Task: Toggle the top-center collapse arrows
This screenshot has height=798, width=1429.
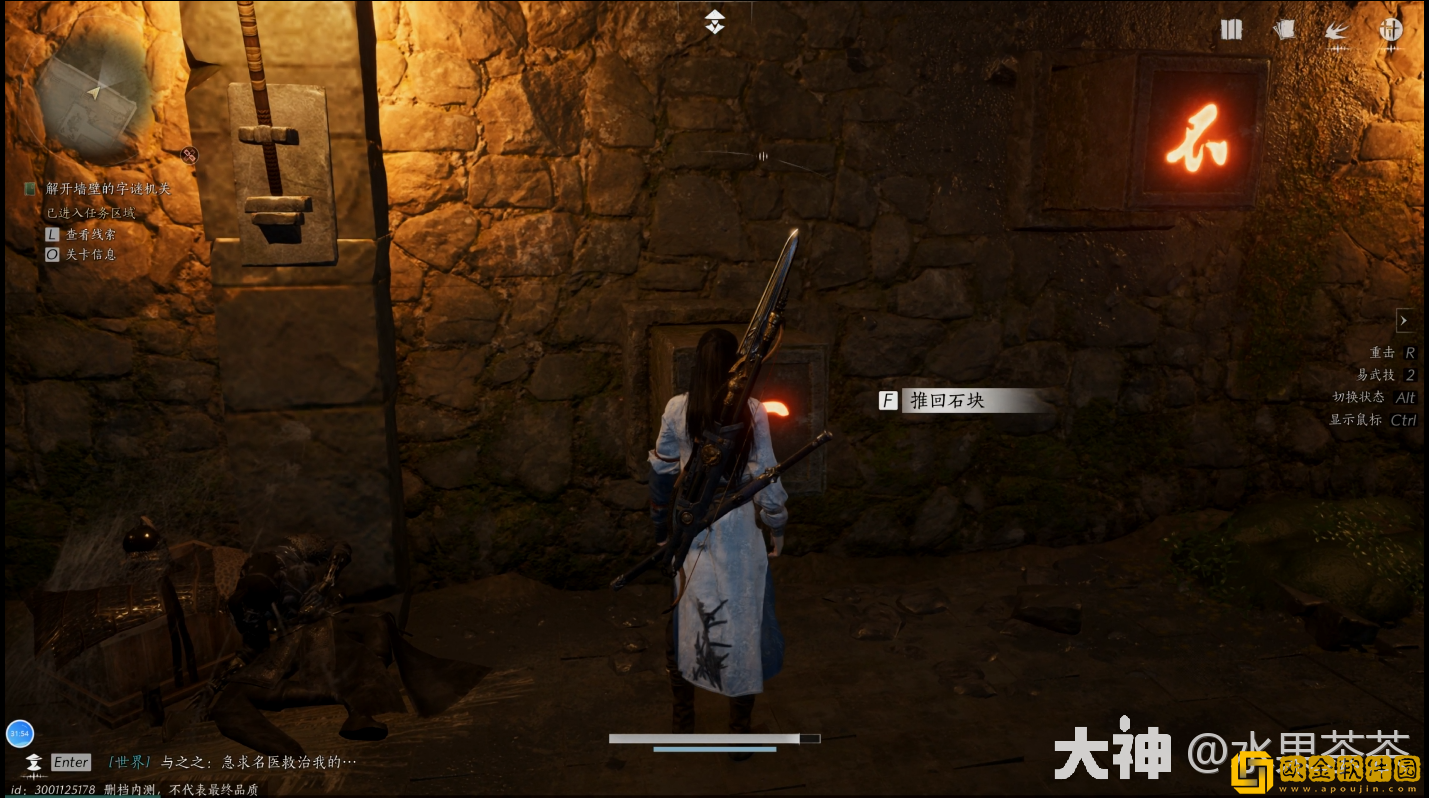Action: tap(714, 22)
